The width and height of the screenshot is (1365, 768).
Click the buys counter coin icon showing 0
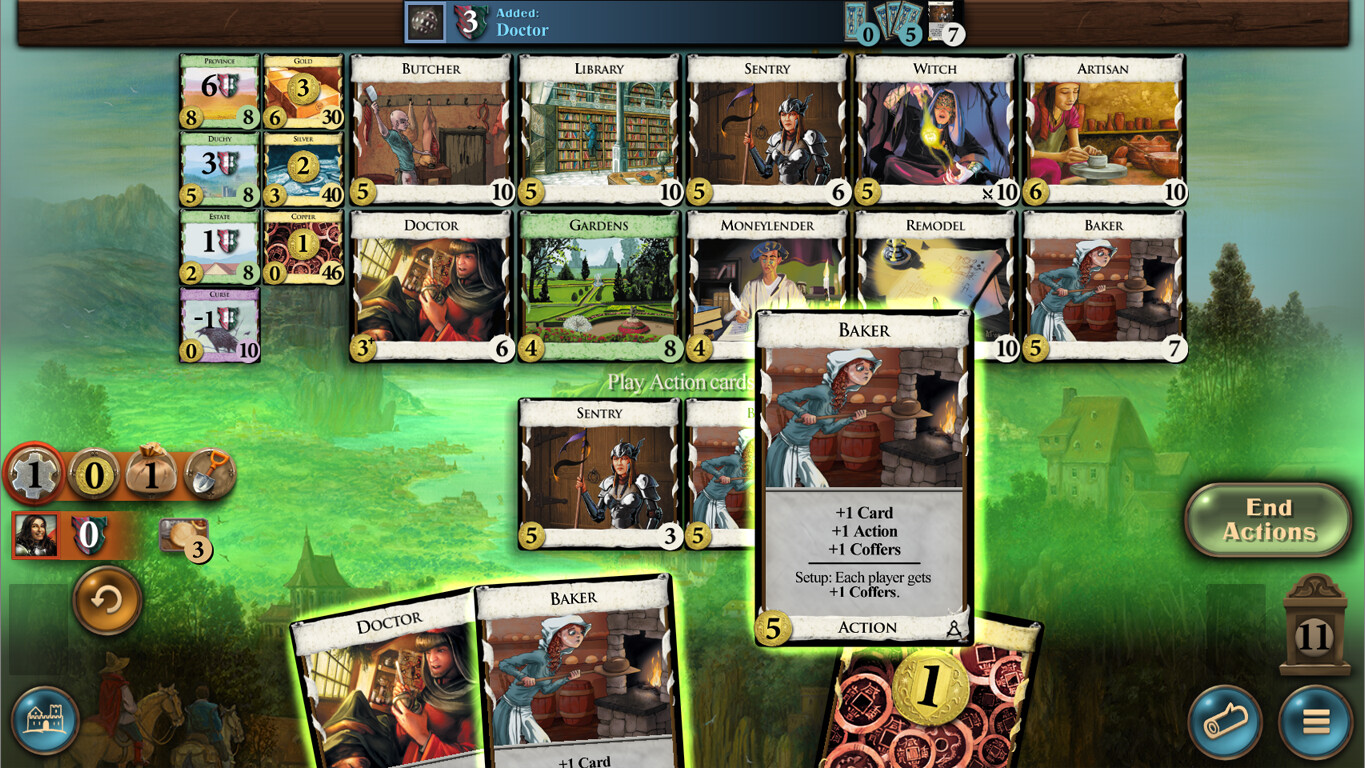click(x=91, y=475)
